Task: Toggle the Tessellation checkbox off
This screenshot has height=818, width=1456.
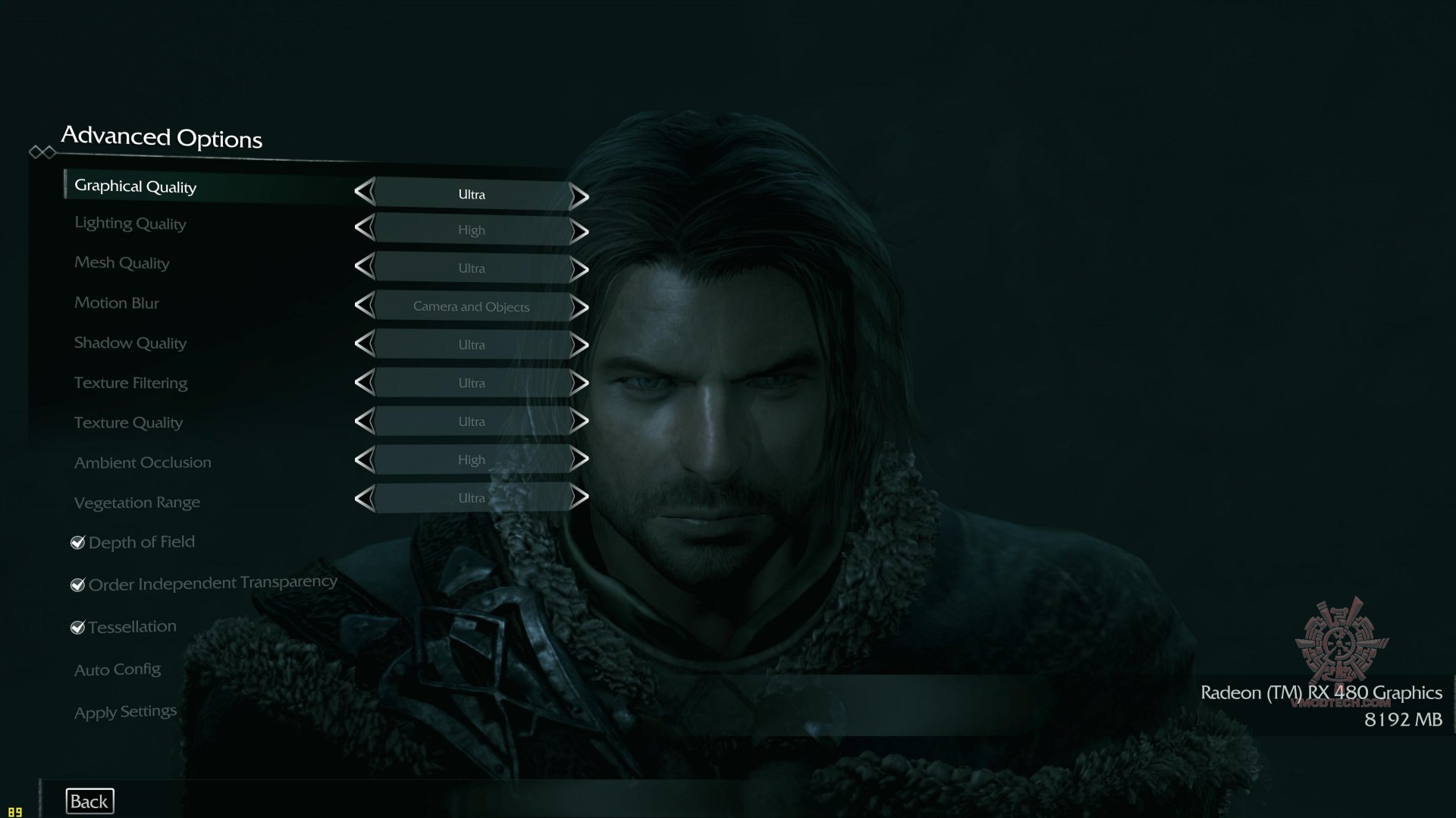Action: 77,627
